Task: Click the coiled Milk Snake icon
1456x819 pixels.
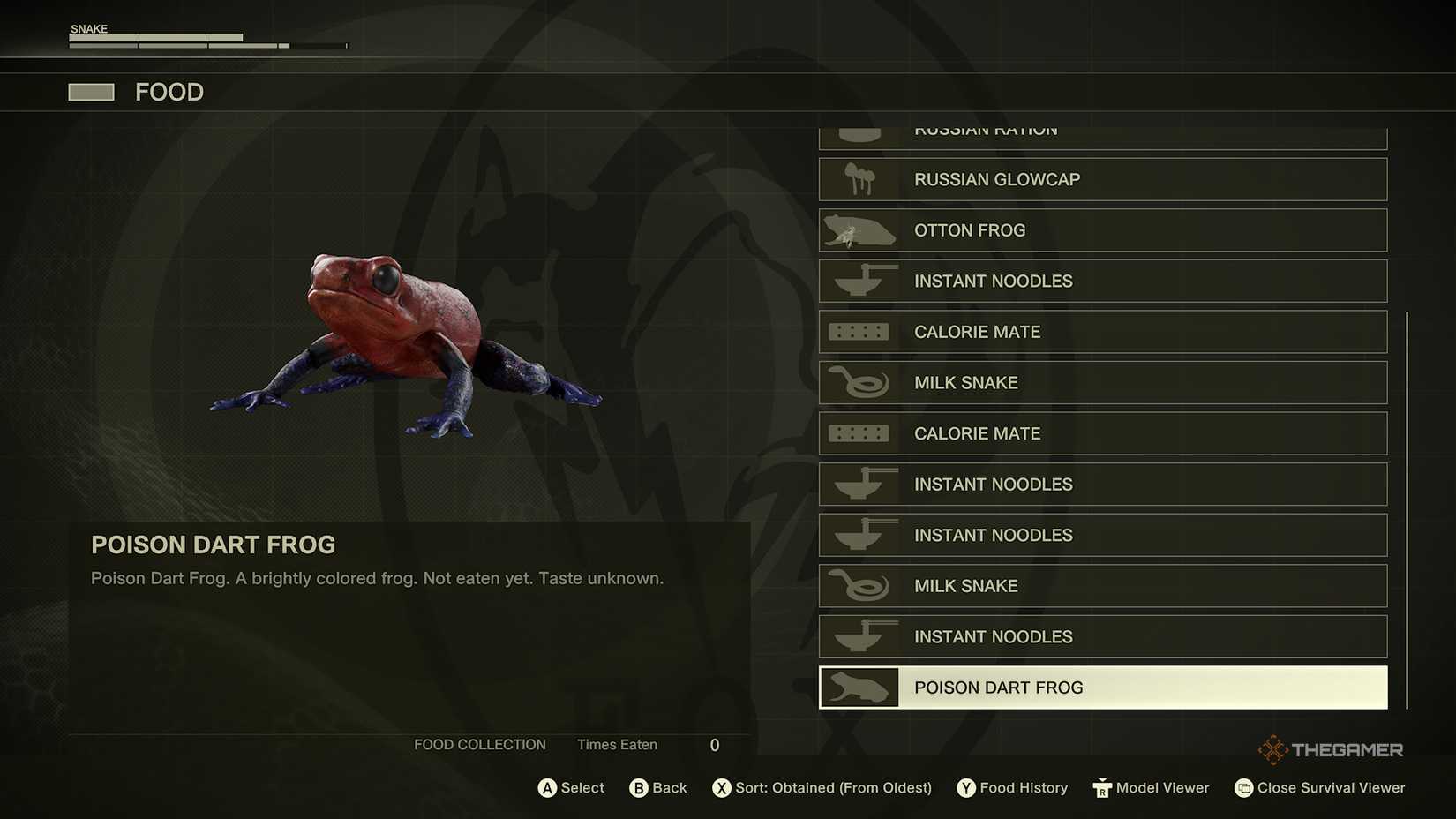Action: coord(858,382)
